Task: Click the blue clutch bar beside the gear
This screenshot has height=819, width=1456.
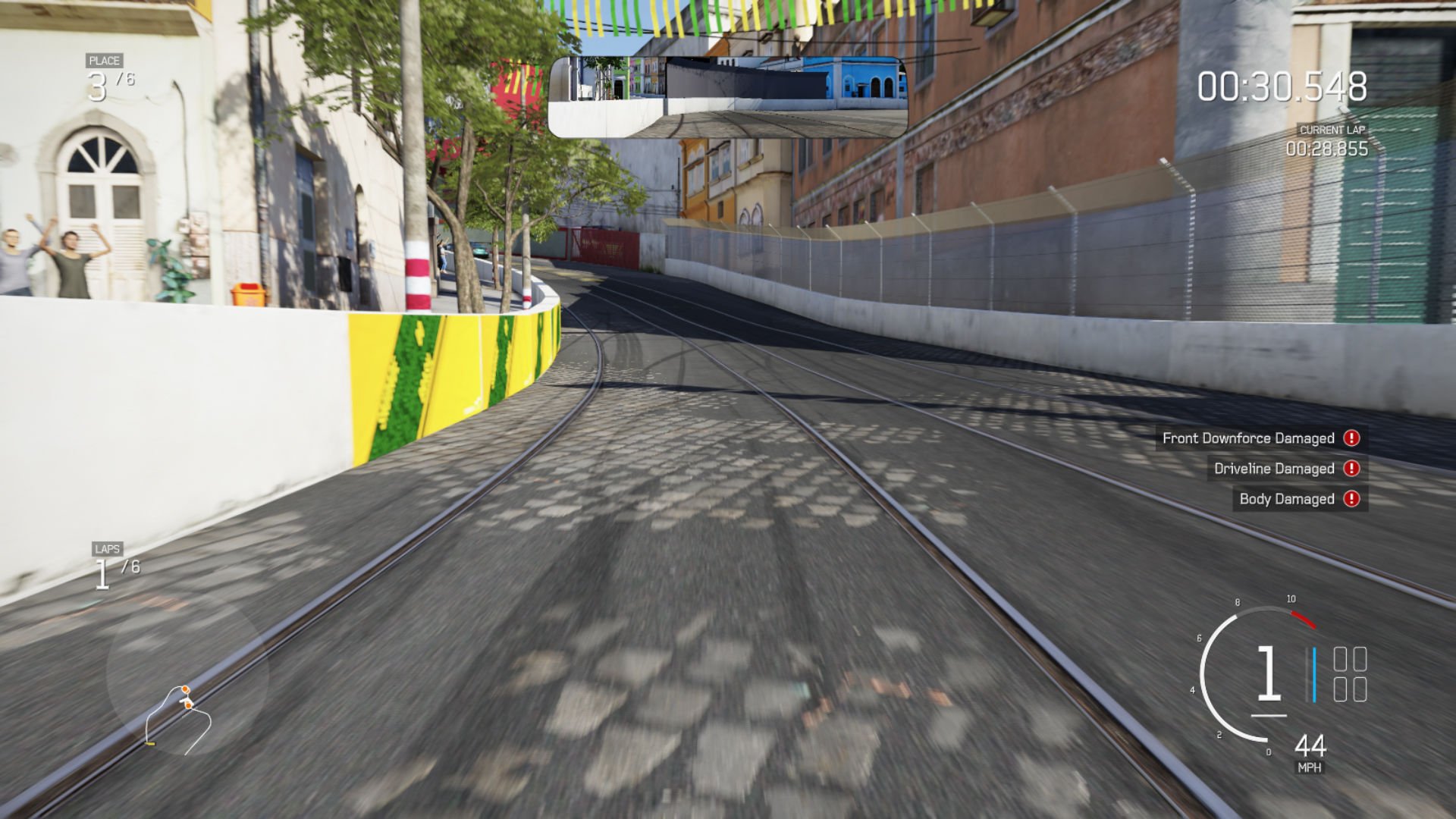Action: 1314,673
